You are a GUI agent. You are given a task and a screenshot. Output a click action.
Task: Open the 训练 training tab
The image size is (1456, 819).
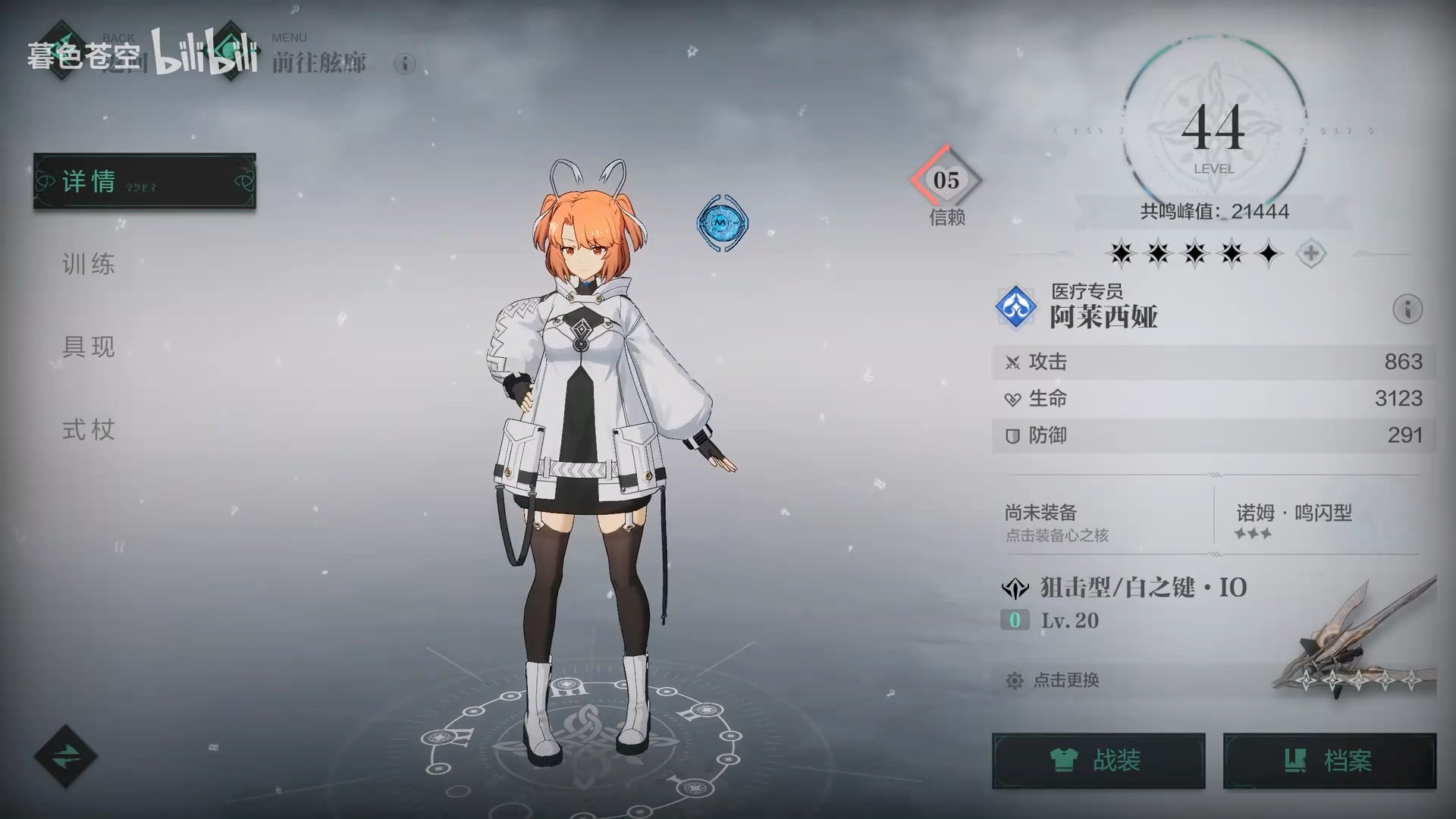click(89, 265)
